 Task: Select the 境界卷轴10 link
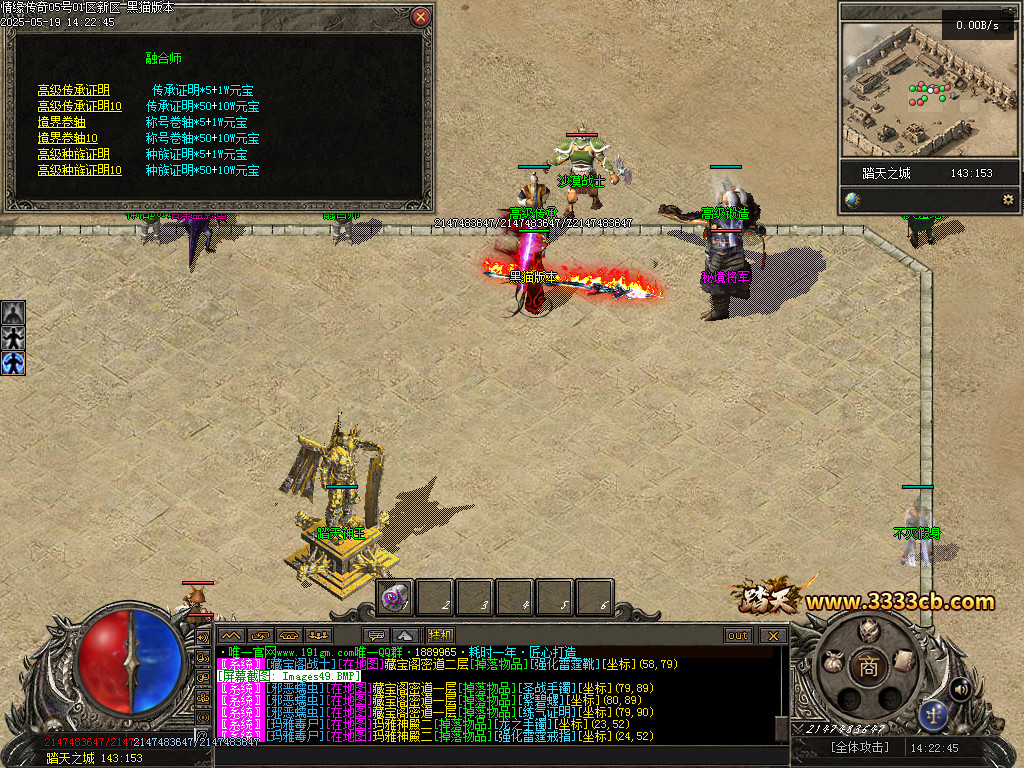[x=67, y=138]
